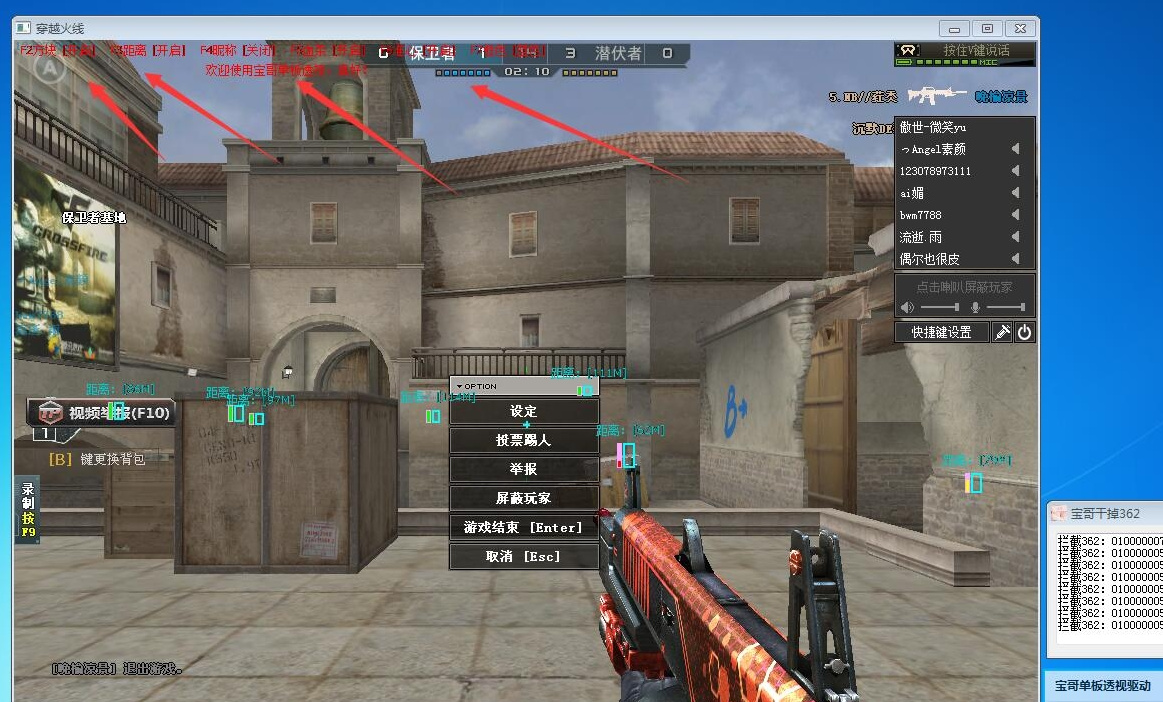This screenshot has height=702, width=1163.
Task: Select the 举报 report option
Action: coord(524,469)
